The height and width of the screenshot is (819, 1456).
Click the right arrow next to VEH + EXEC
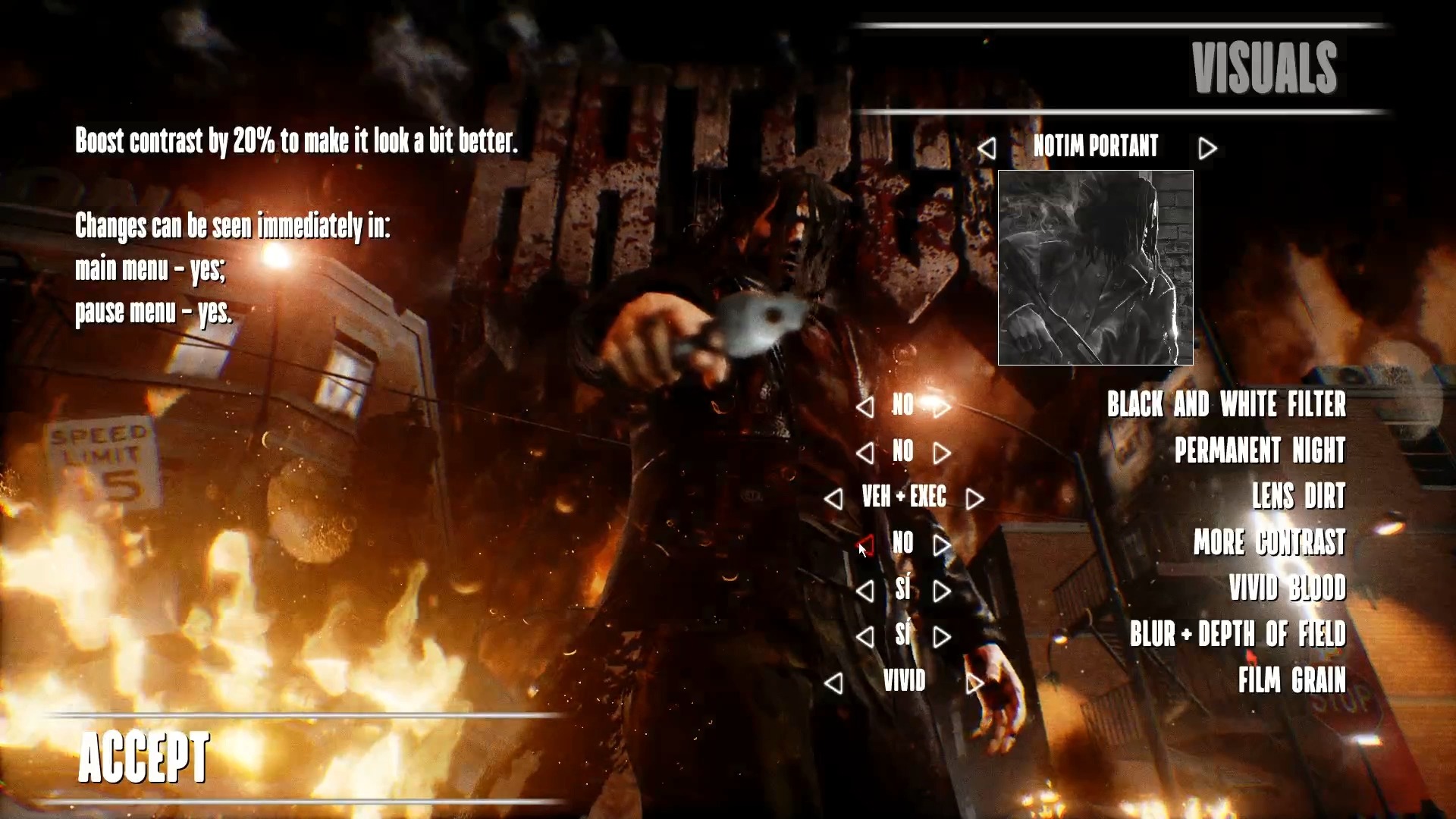pyautogui.click(x=975, y=499)
